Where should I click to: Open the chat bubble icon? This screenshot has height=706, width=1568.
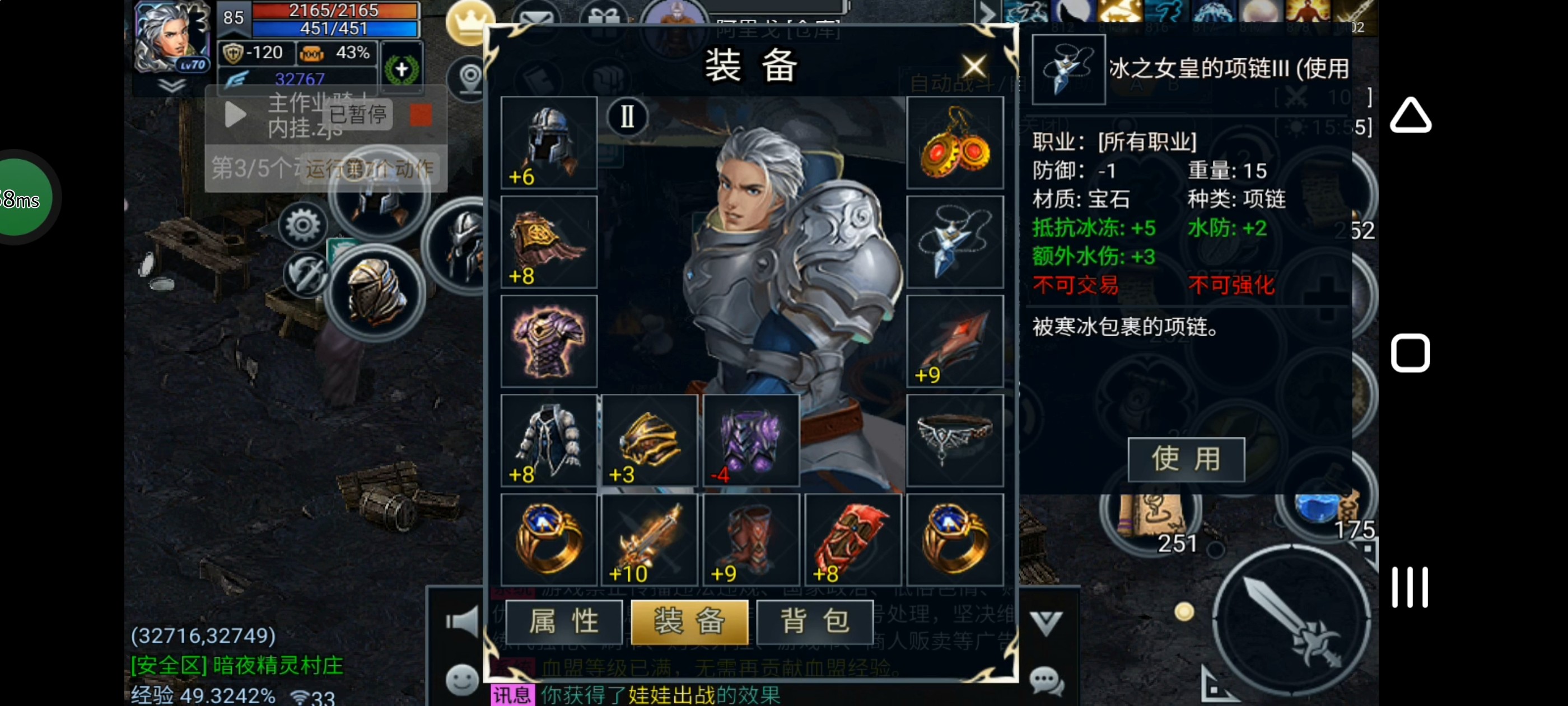click(x=1046, y=679)
